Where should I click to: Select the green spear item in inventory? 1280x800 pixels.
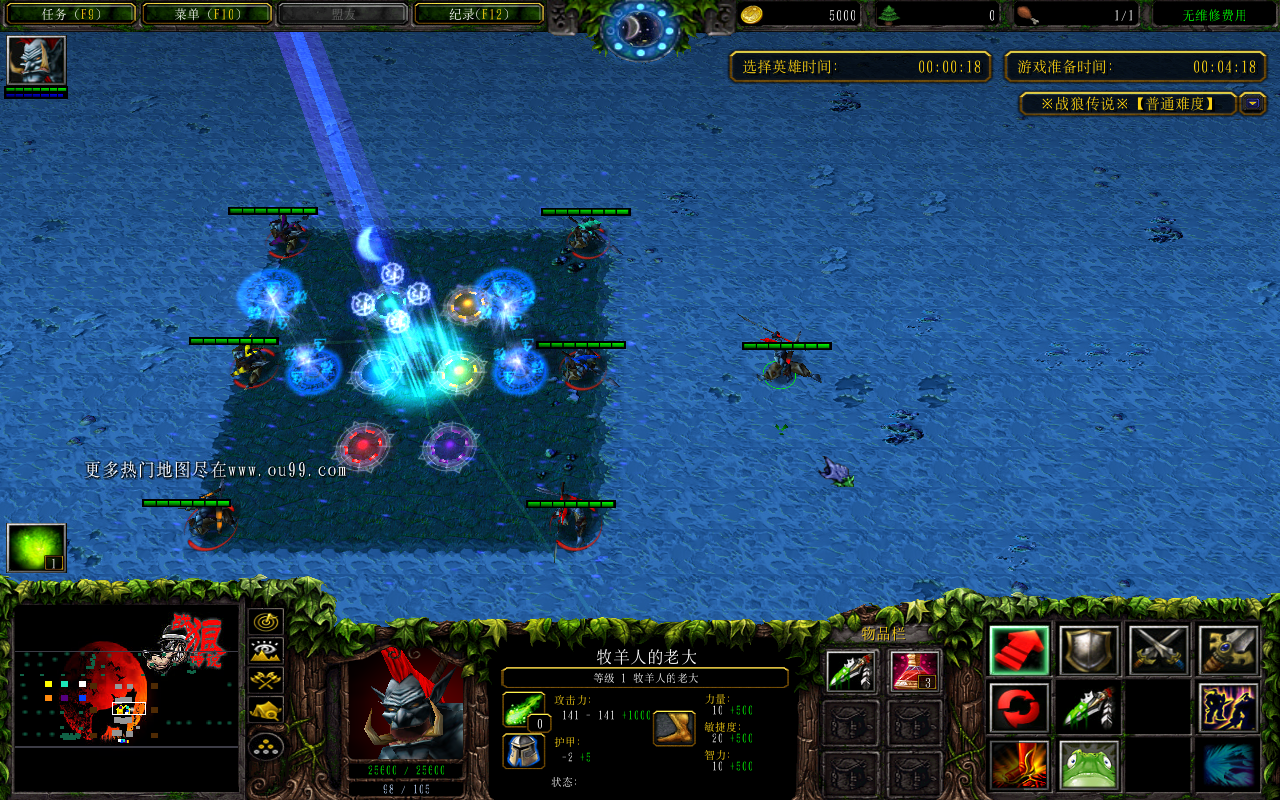pyautogui.click(x=852, y=671)
